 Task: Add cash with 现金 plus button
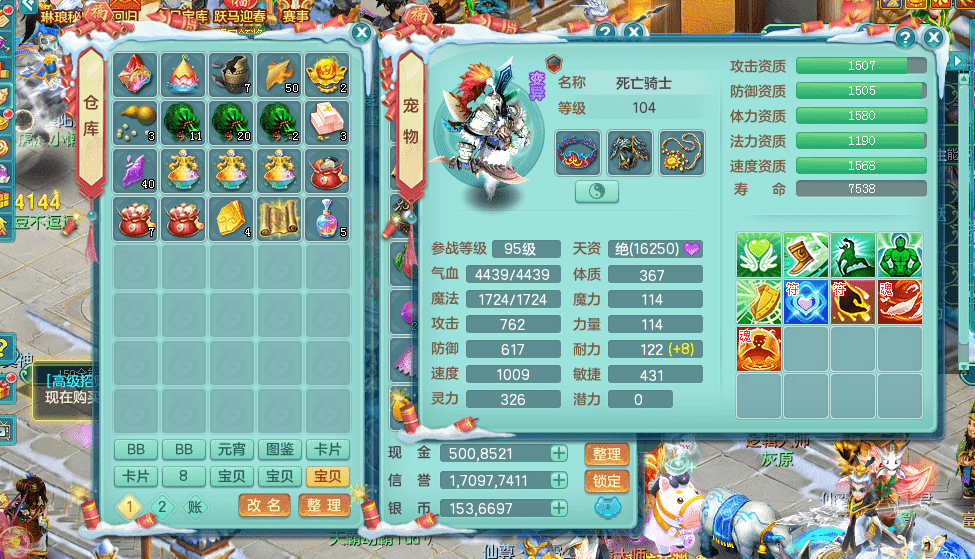(559, 453)
